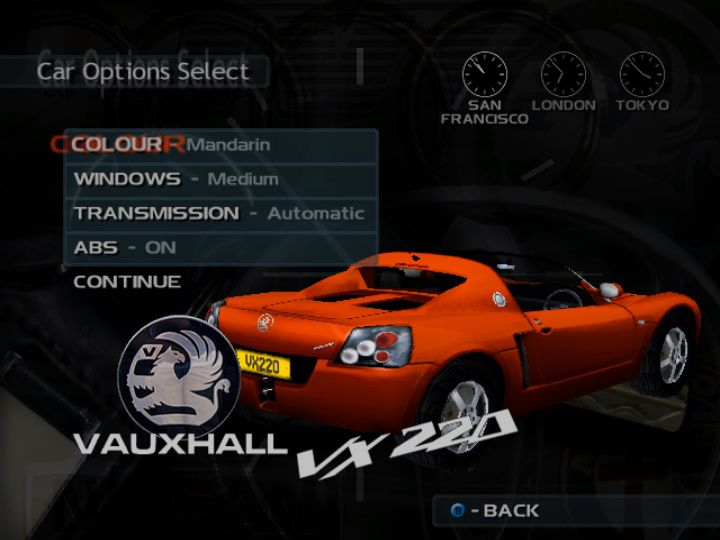
Task: Click CONTINUE to proceed
Action: [x=128, y=282]
